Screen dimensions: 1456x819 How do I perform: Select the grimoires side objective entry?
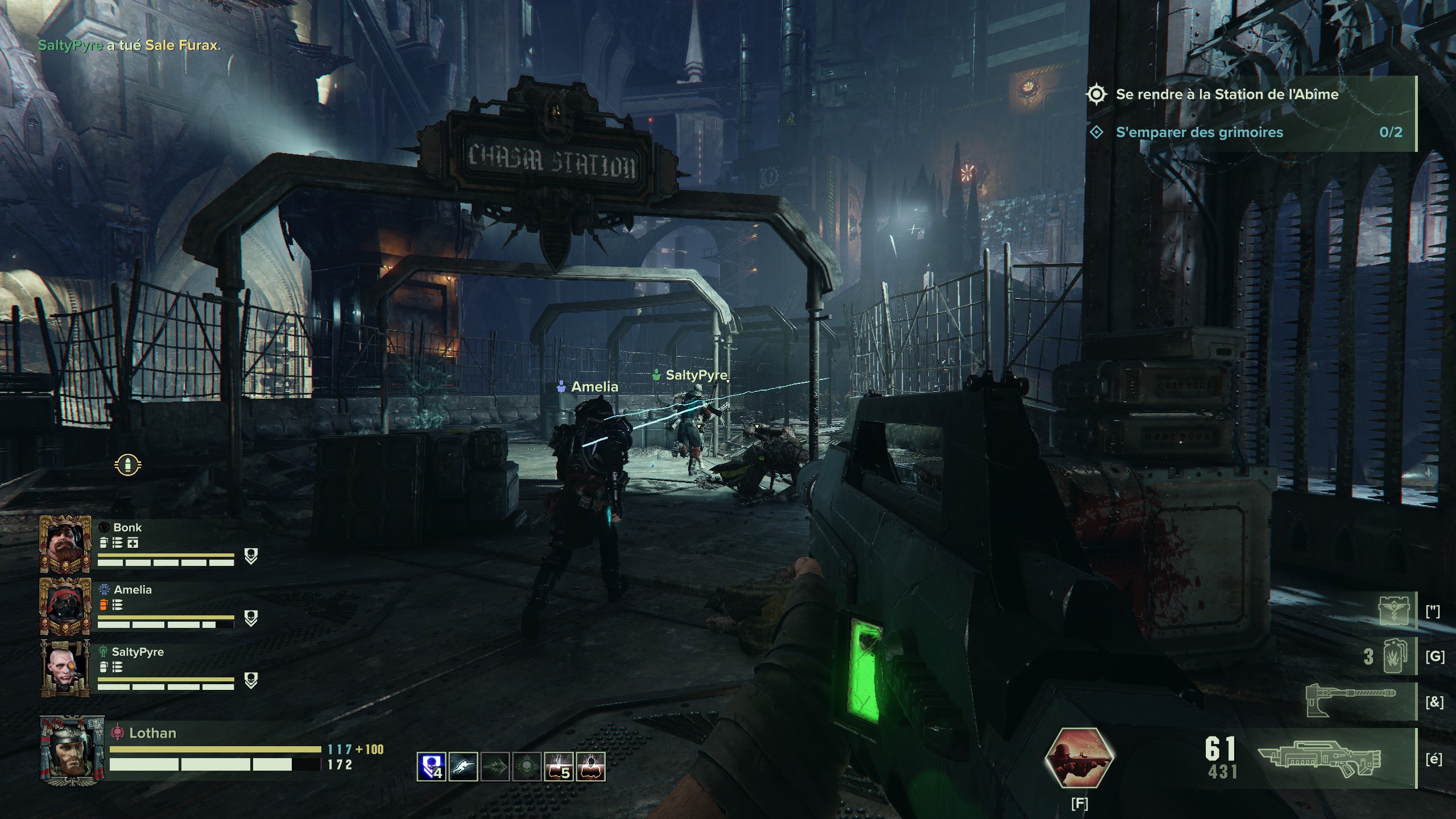(x=1199, y=133)
